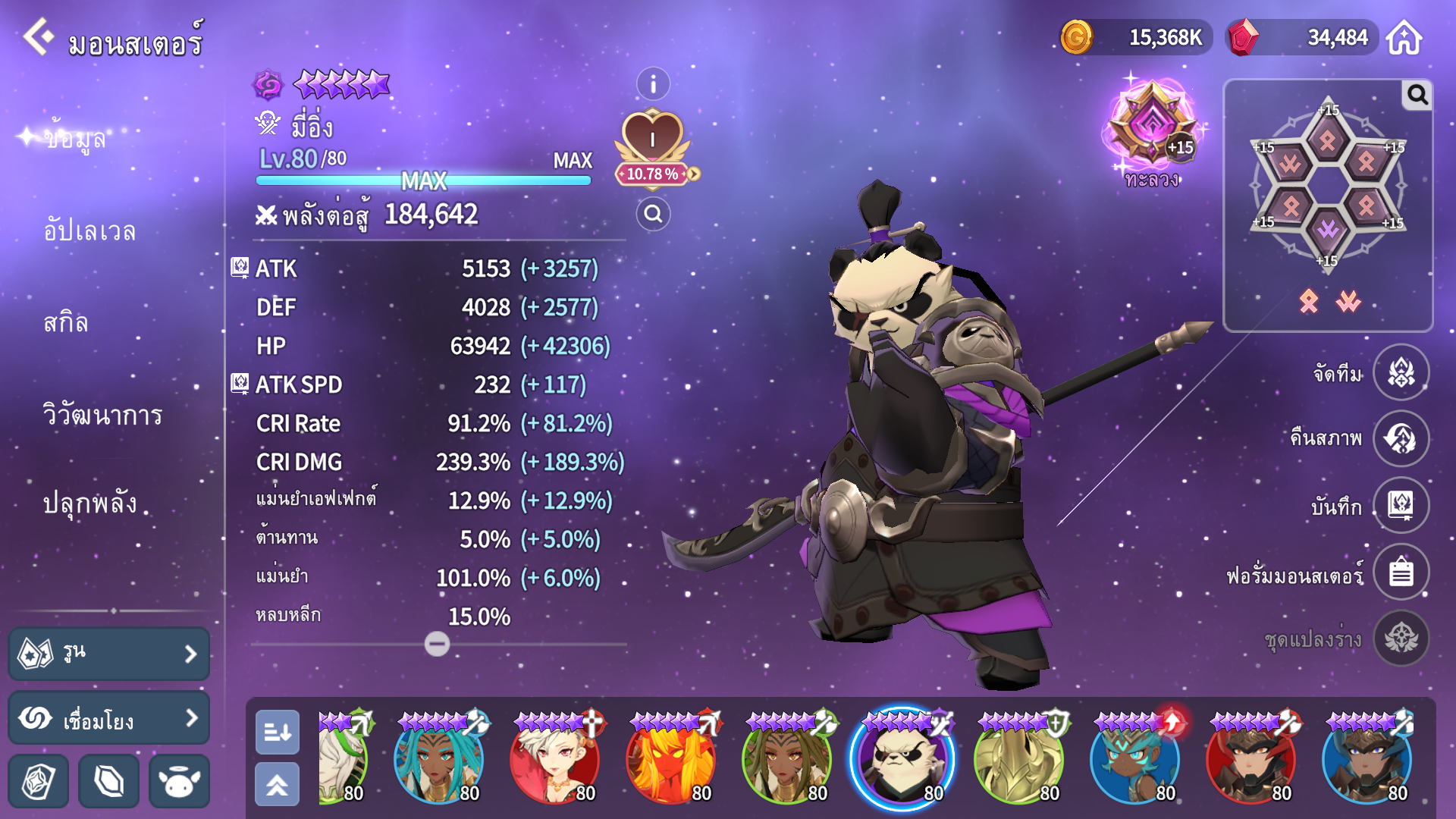Switch to the อัปเลเวล tab
The width and height of the screenshot is (1456, 819).
[x=89, y=231]
